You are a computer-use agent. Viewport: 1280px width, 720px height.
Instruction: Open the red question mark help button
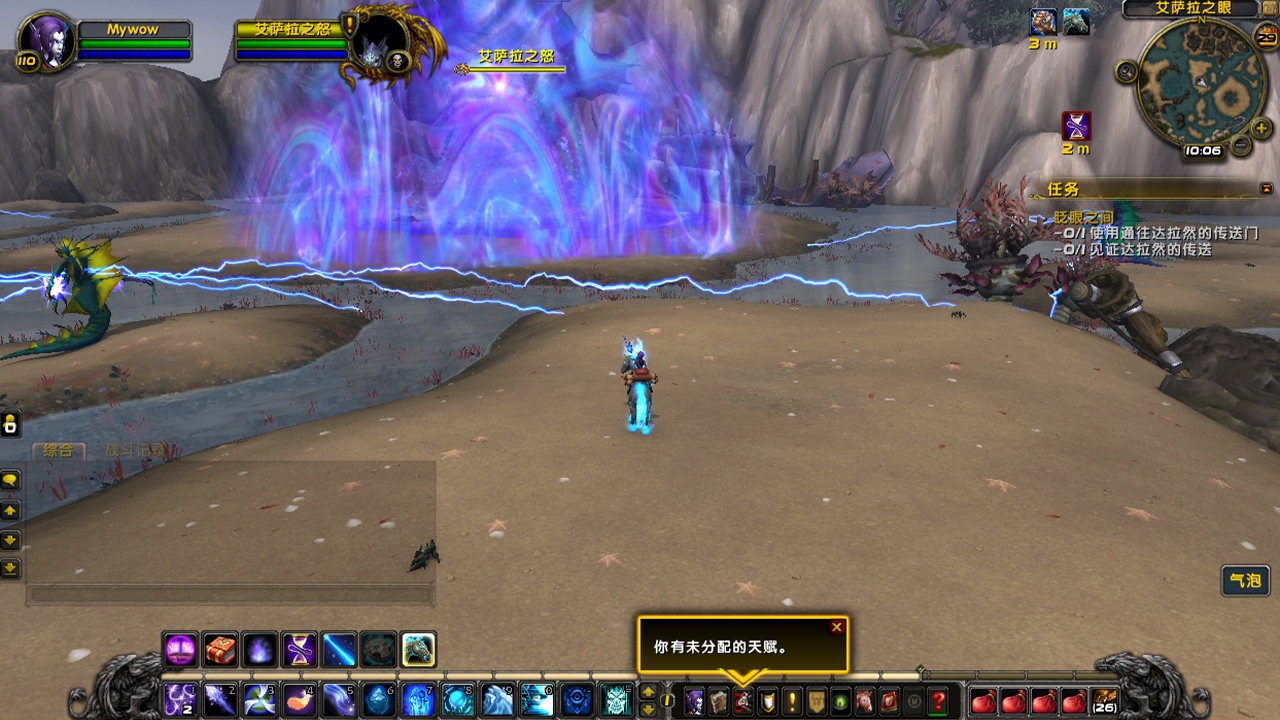[938, 701]
